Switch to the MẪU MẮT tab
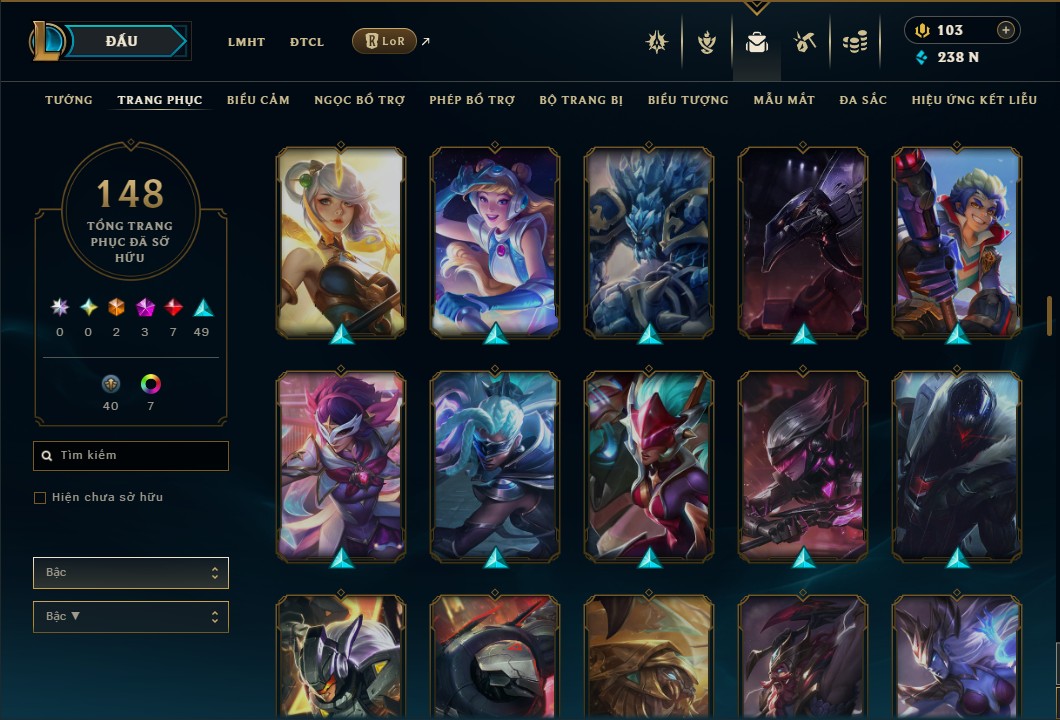The height and width of the screenshot is (720, 1060). click(x=784, y=100)
